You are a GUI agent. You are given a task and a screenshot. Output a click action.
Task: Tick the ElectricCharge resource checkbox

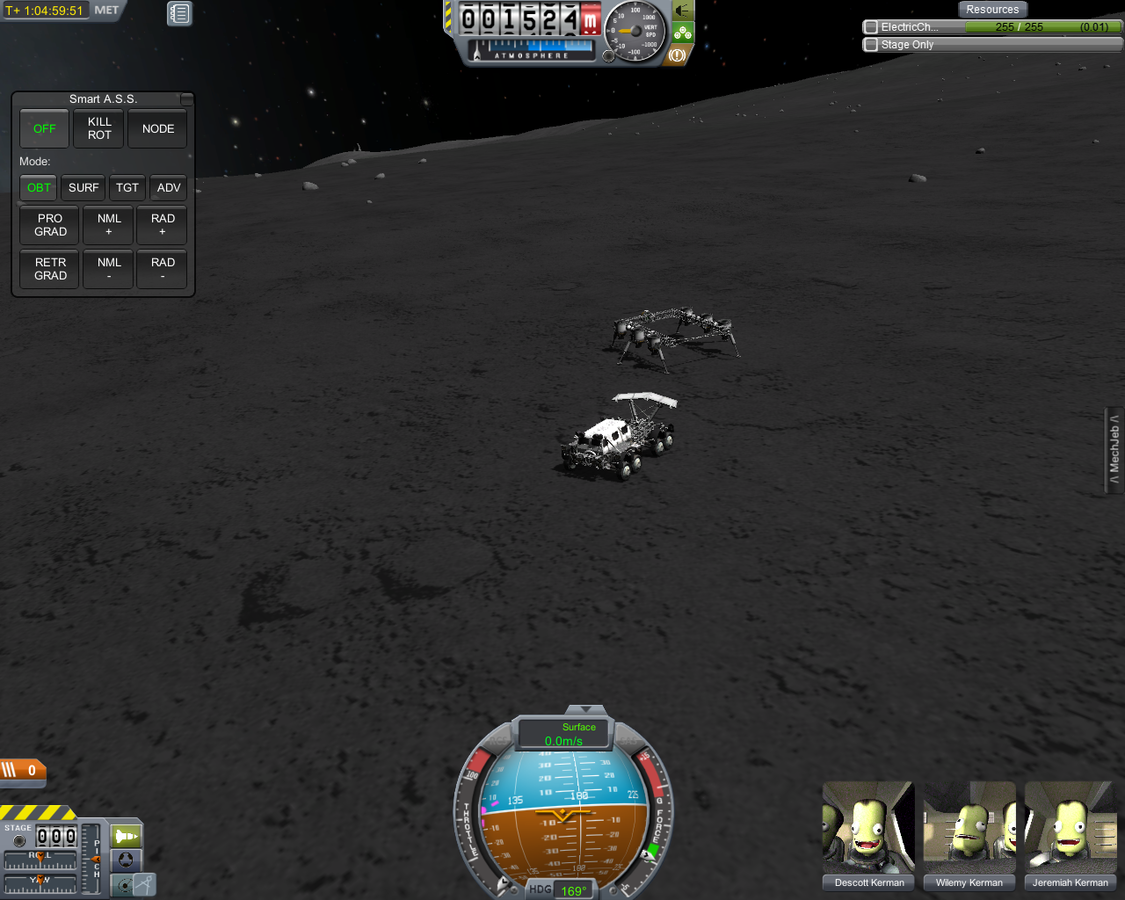tap(871, 27)
